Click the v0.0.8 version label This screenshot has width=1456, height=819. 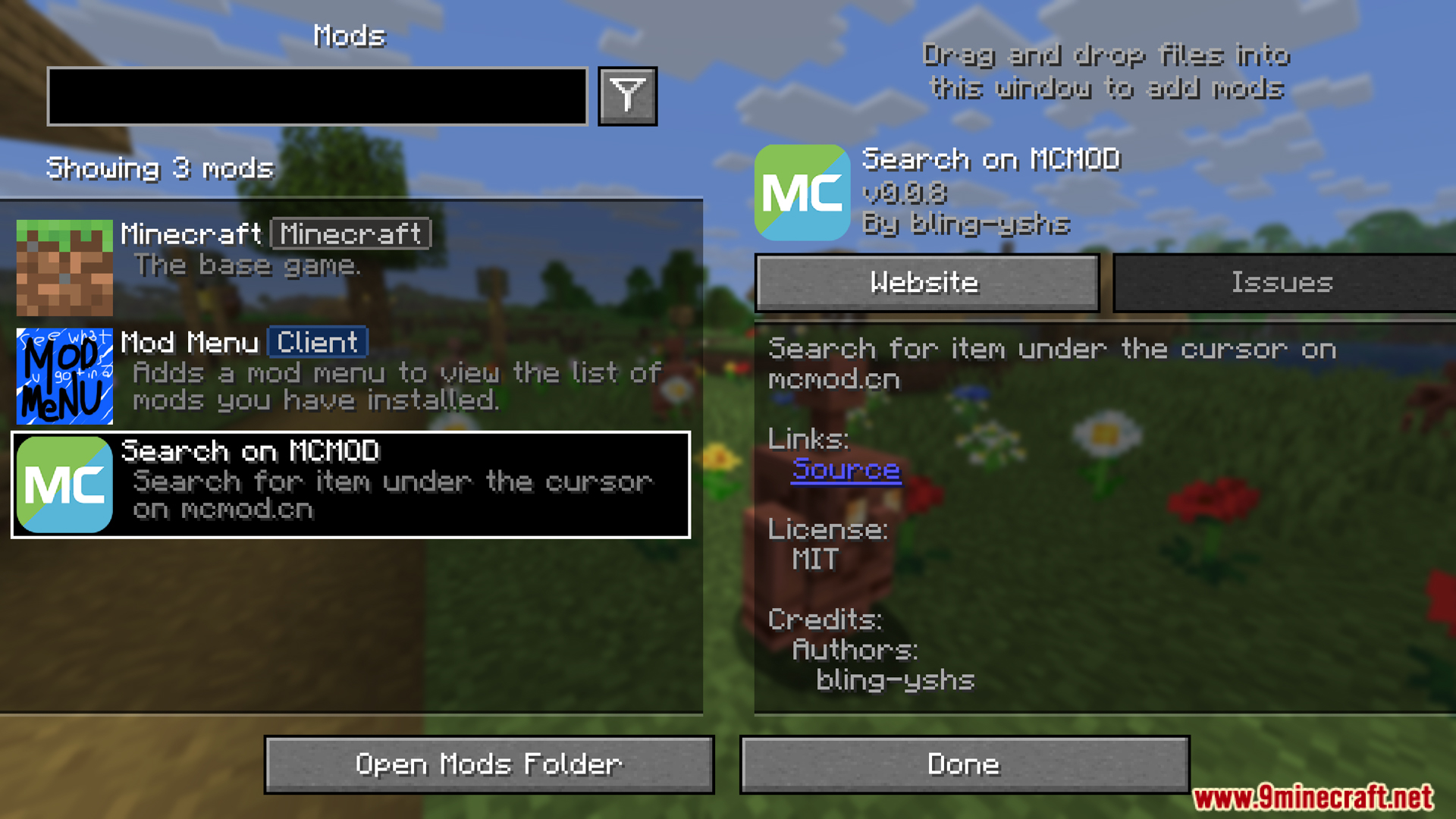point(905,193)
